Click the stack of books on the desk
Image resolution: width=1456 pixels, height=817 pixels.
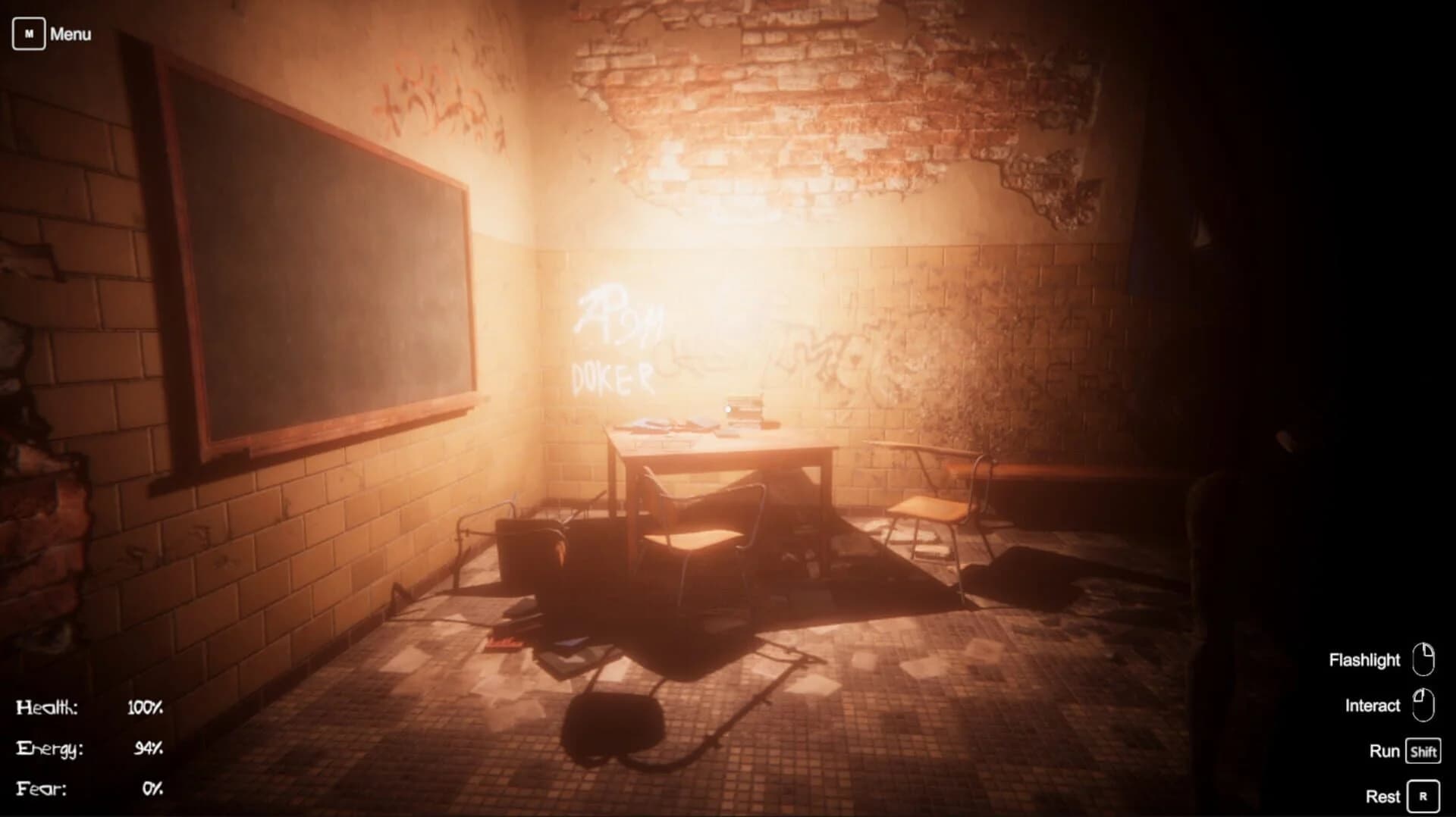coord(743,409)
